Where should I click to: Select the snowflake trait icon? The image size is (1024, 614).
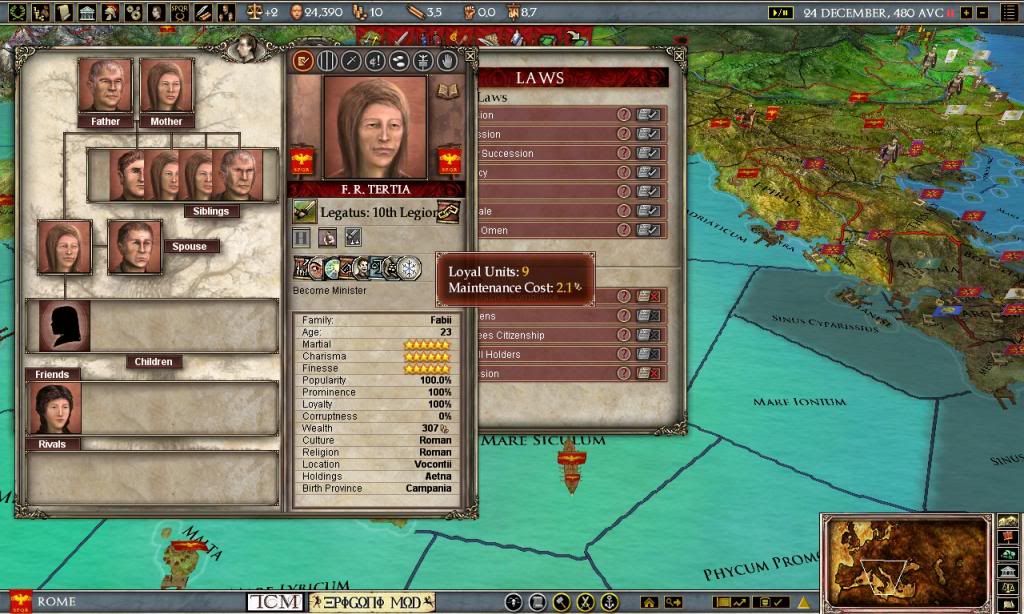click(410, 268)
